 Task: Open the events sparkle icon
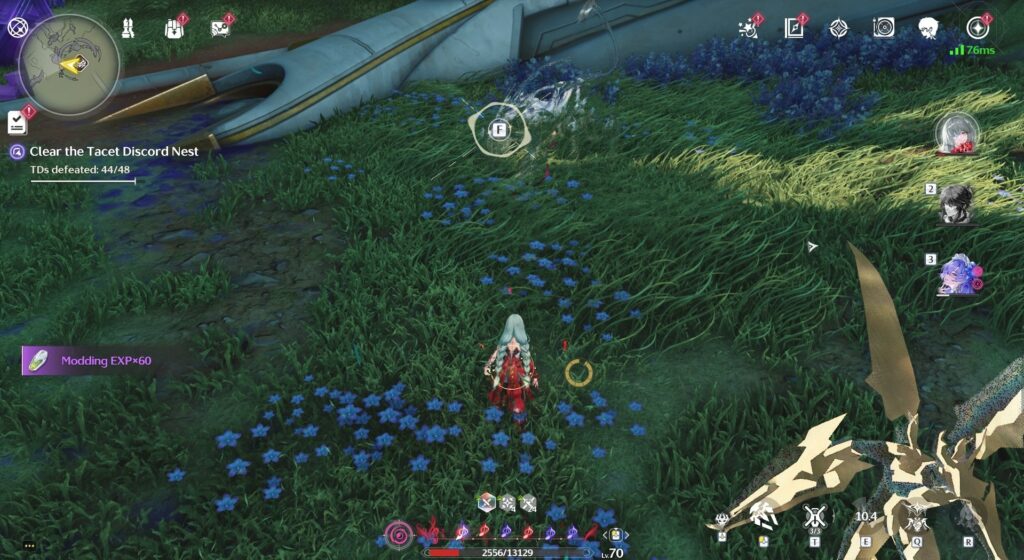748,28
